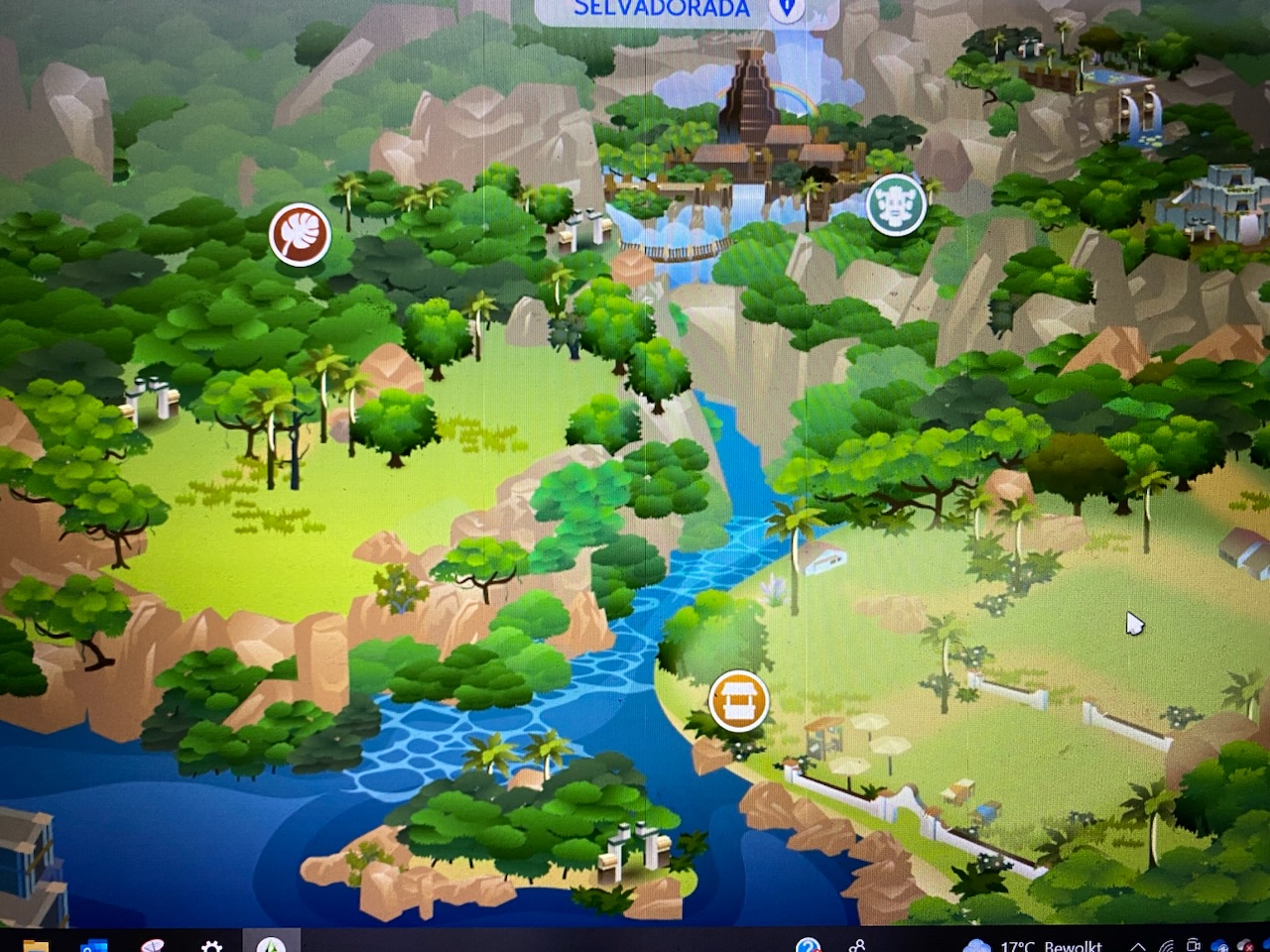
Task: Open the Selvadorada world info pin
Action: [787, 9]
